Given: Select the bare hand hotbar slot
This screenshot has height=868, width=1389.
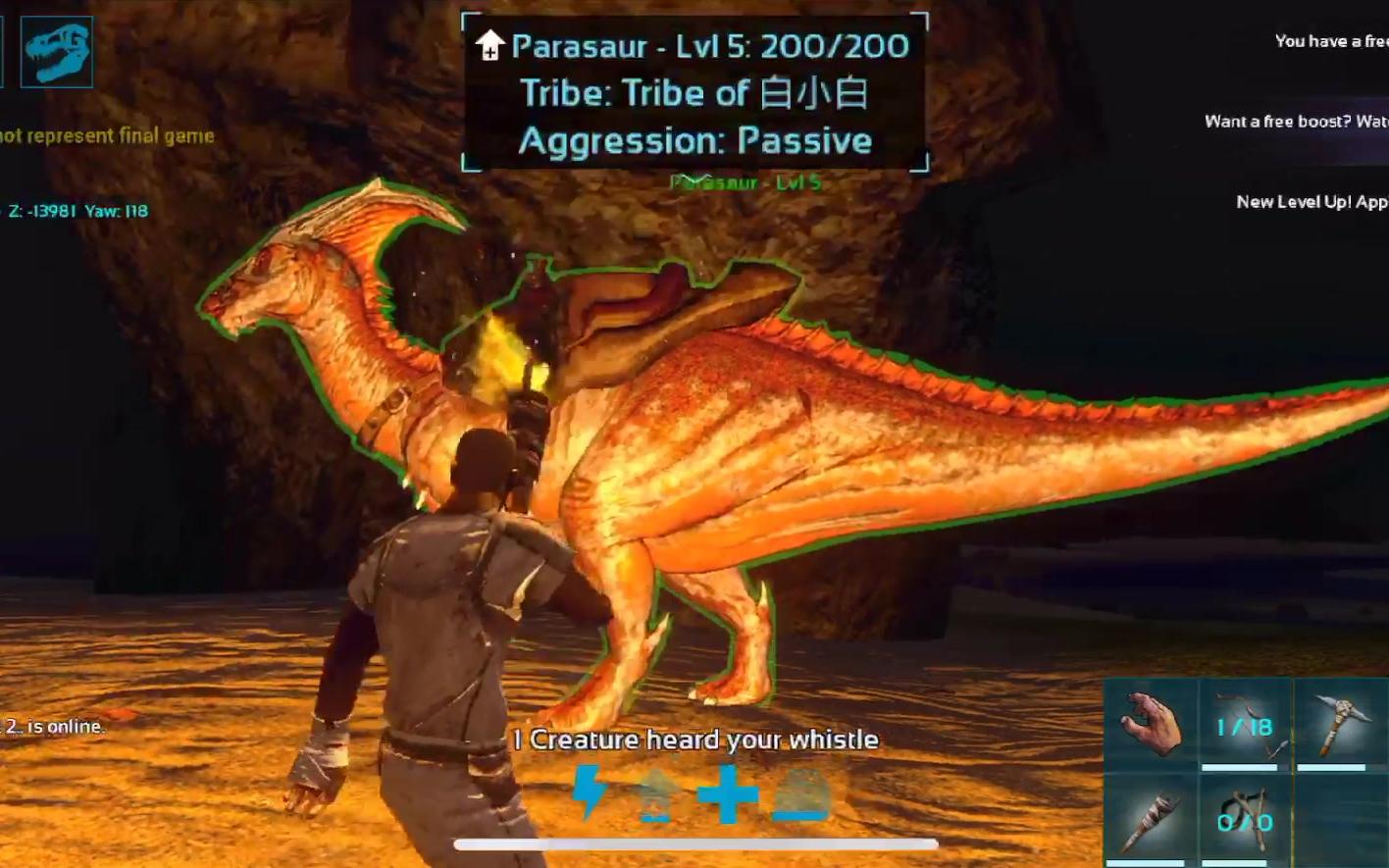Looking at the screenshot, I should pos(1150,725).
